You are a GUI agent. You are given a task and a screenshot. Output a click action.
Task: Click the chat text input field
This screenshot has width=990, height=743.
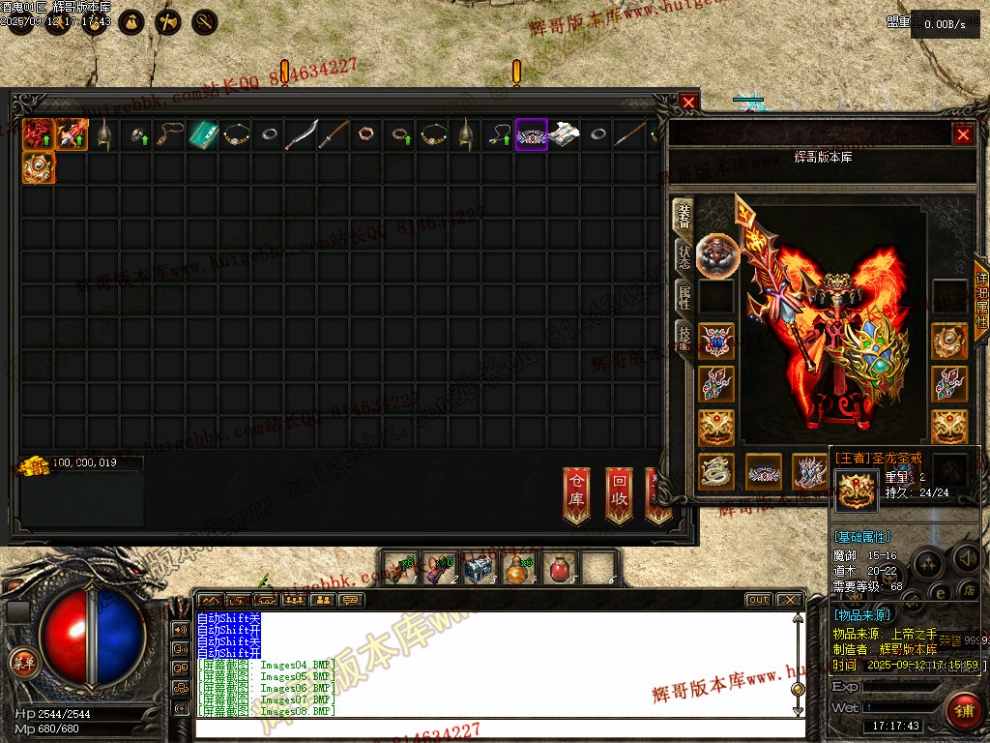pos(490,729)
